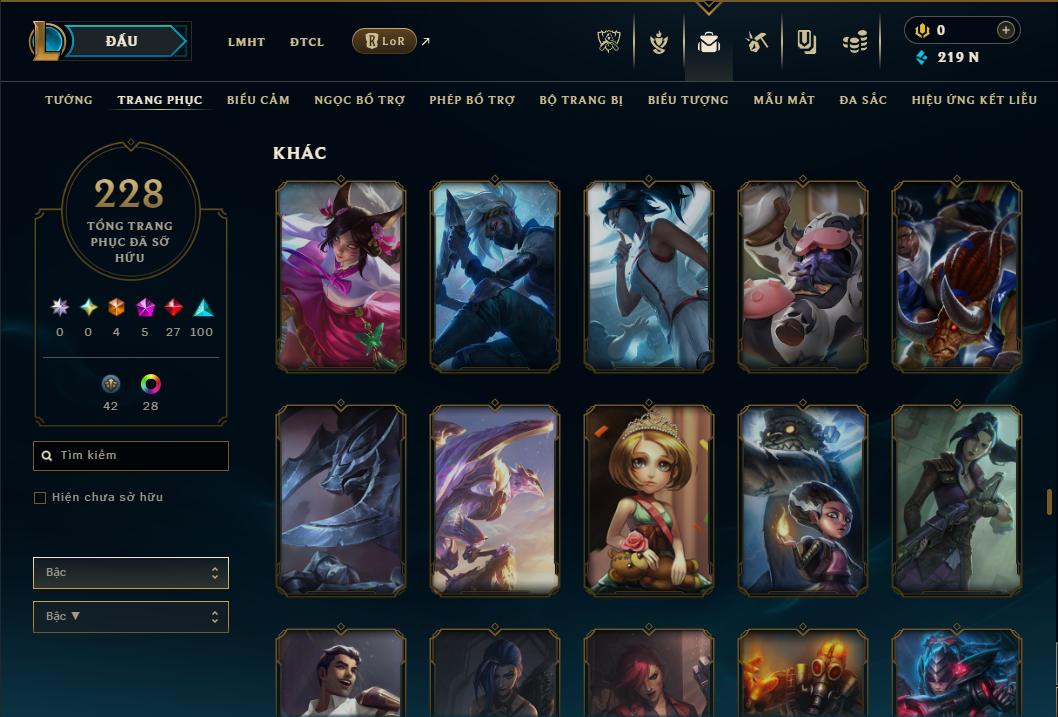Open the loot hammer icon
This screenshot has height=717, width=1058.
coord(757,42)
